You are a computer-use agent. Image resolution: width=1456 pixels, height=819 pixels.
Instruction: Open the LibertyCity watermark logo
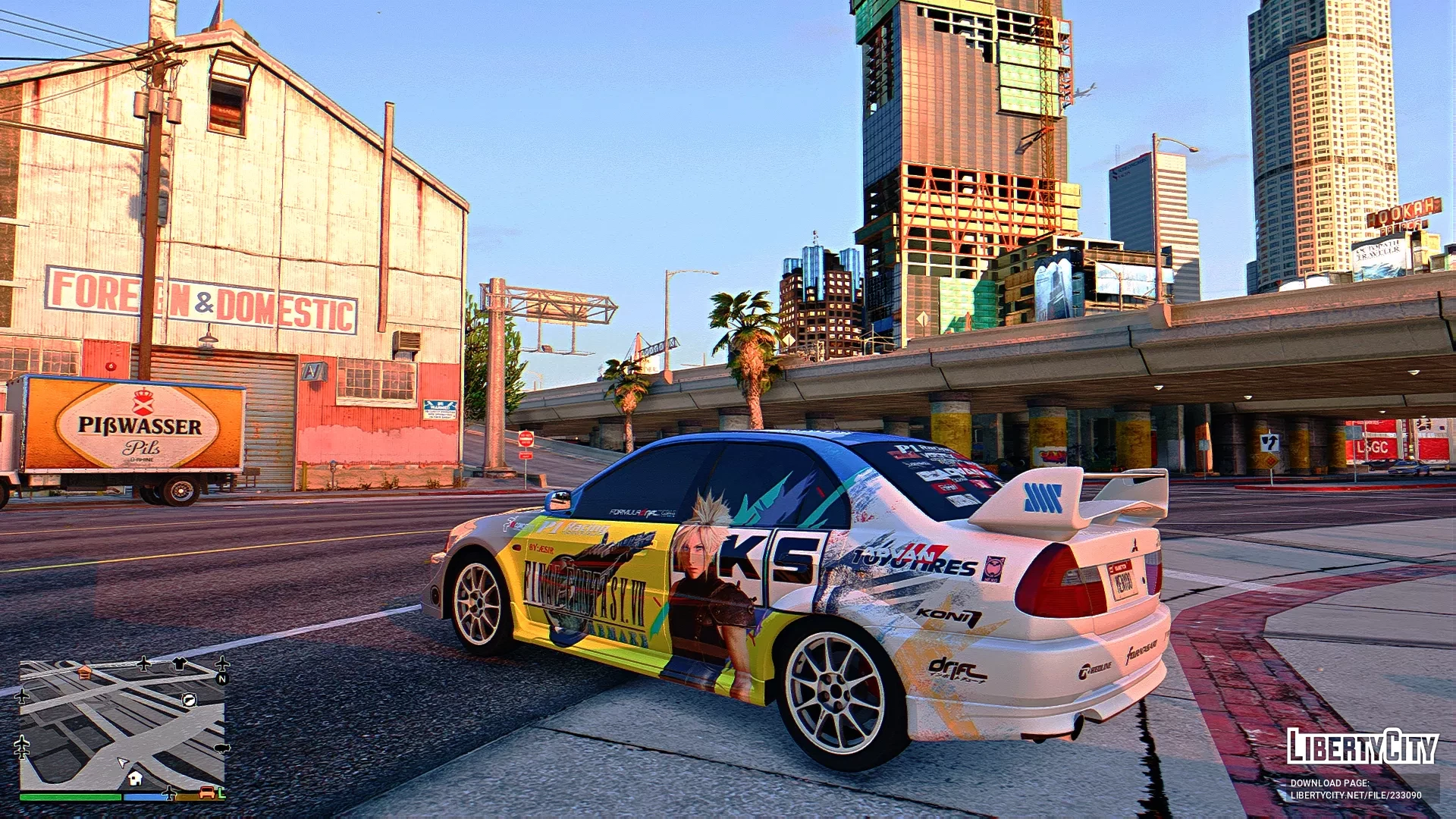click(x=1361, y=746)
